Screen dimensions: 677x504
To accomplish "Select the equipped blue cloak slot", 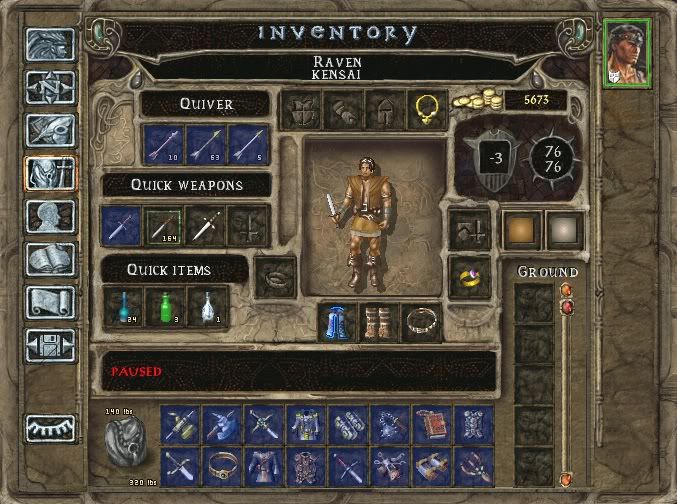I will click(x=337, y=322).
